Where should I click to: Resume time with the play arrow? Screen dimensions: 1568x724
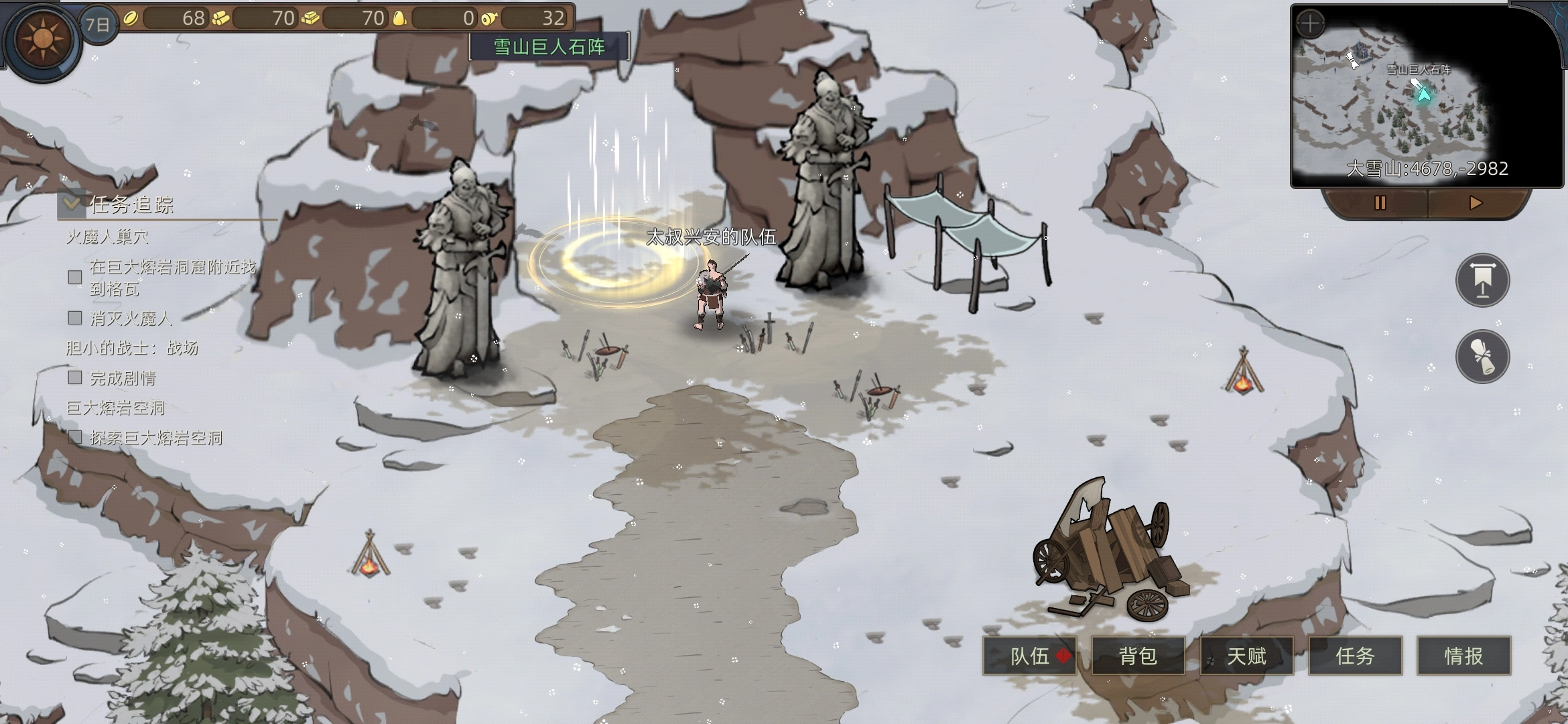[x=1476, y=202]
